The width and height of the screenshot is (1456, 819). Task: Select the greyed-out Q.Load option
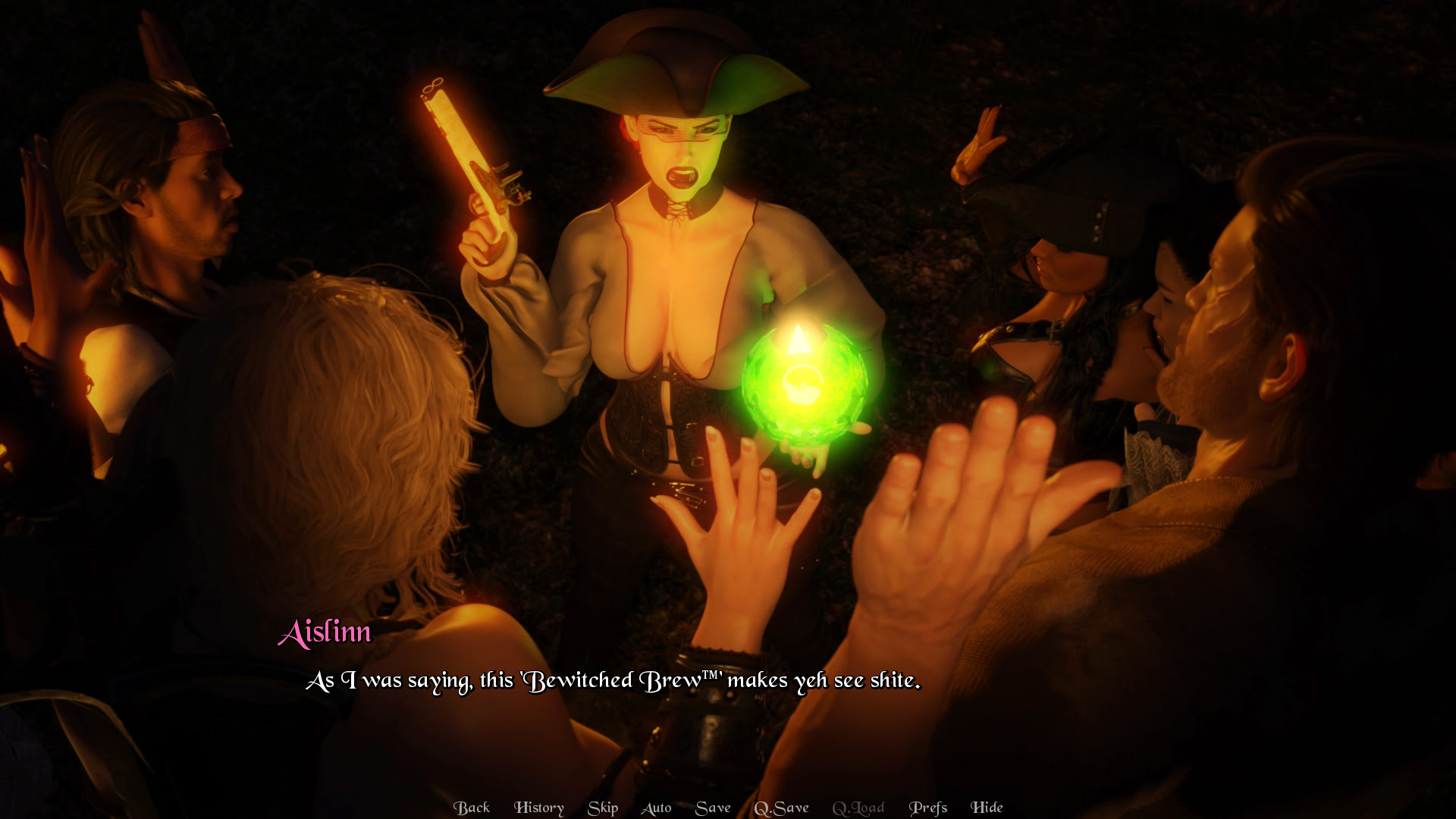click(858, 808)
